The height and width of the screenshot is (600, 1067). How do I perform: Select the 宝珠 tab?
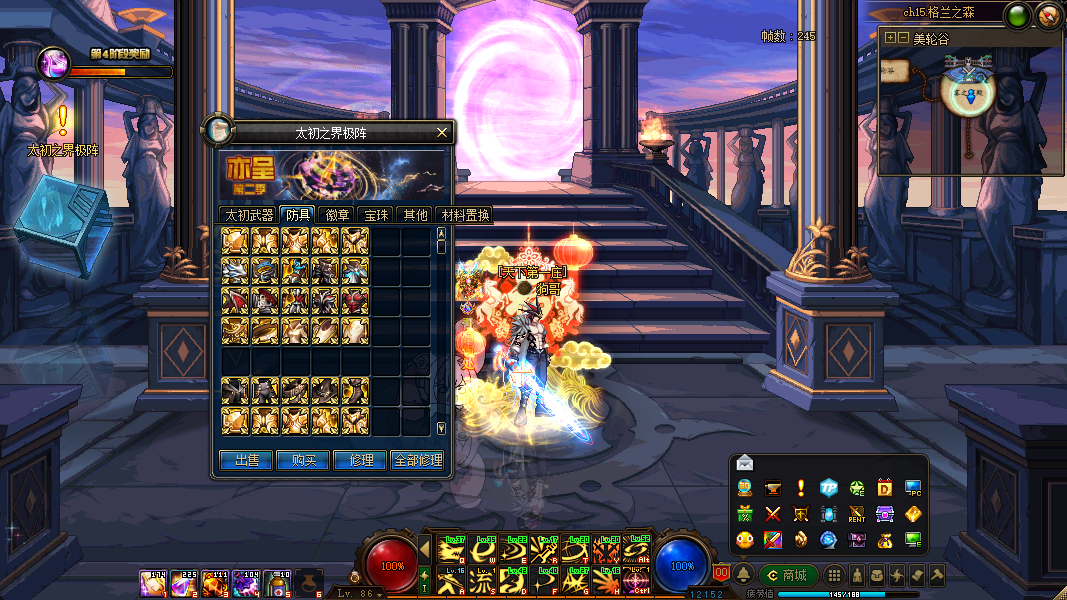coord(376,214)
